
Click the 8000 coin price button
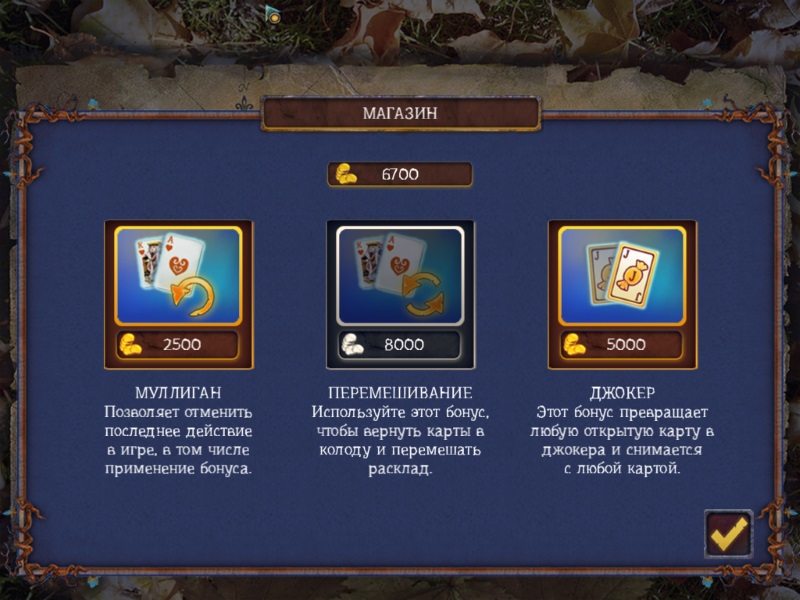(x=400, y=345)
